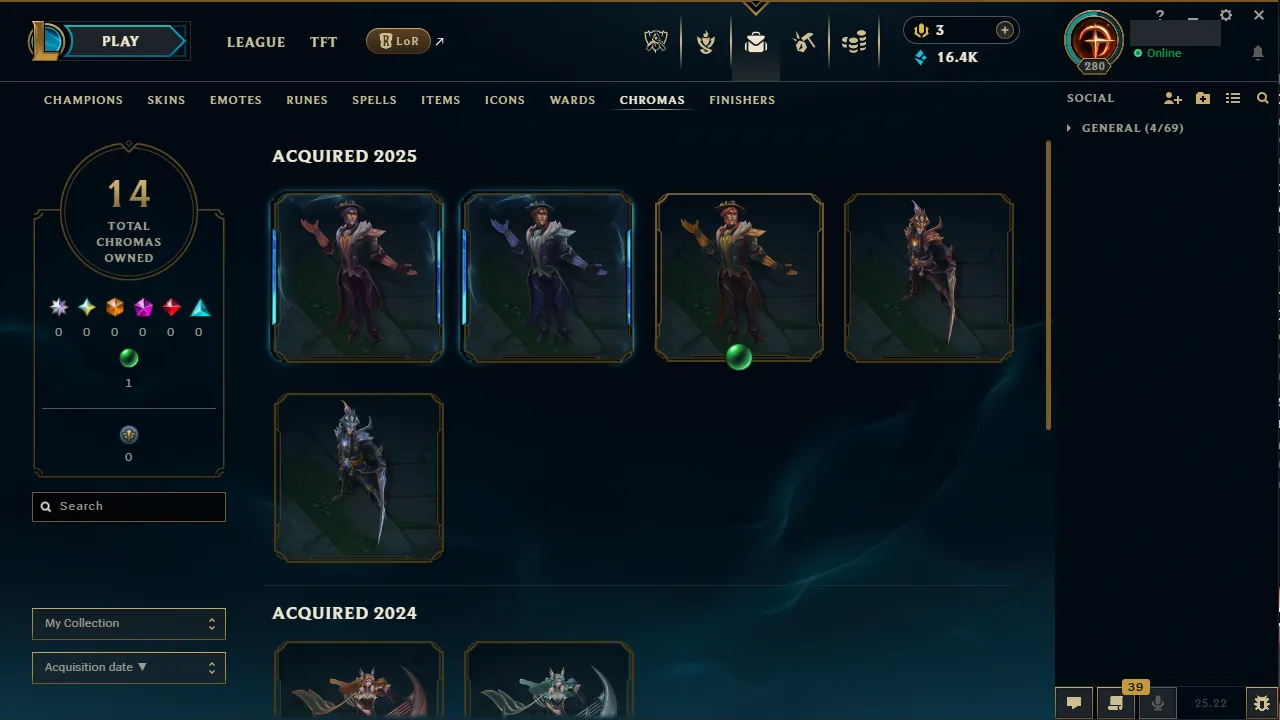This screenshot has height=720, width=1280.
Task: Search friends with the magnifier icon
Action: [1262, 98]
